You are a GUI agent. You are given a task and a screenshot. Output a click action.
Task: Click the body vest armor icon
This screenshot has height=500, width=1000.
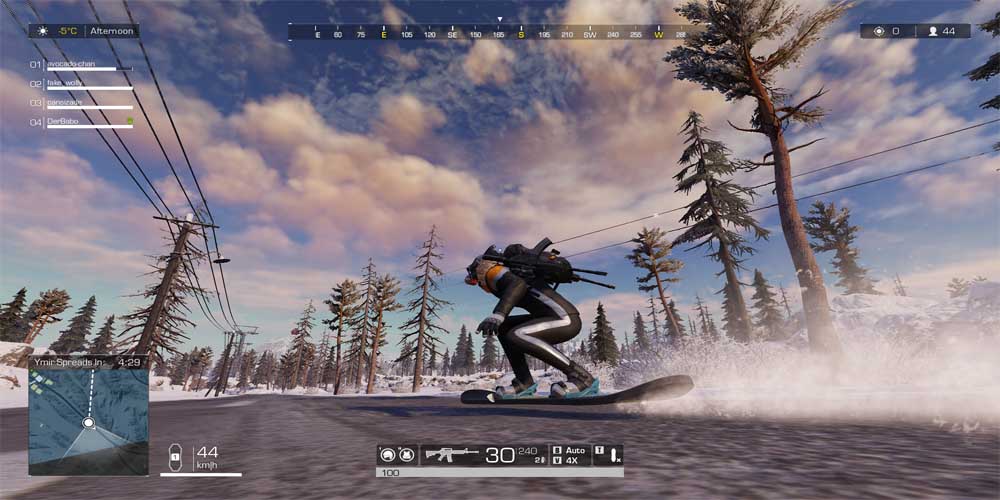pyautogui.click(x=406, y=455)
